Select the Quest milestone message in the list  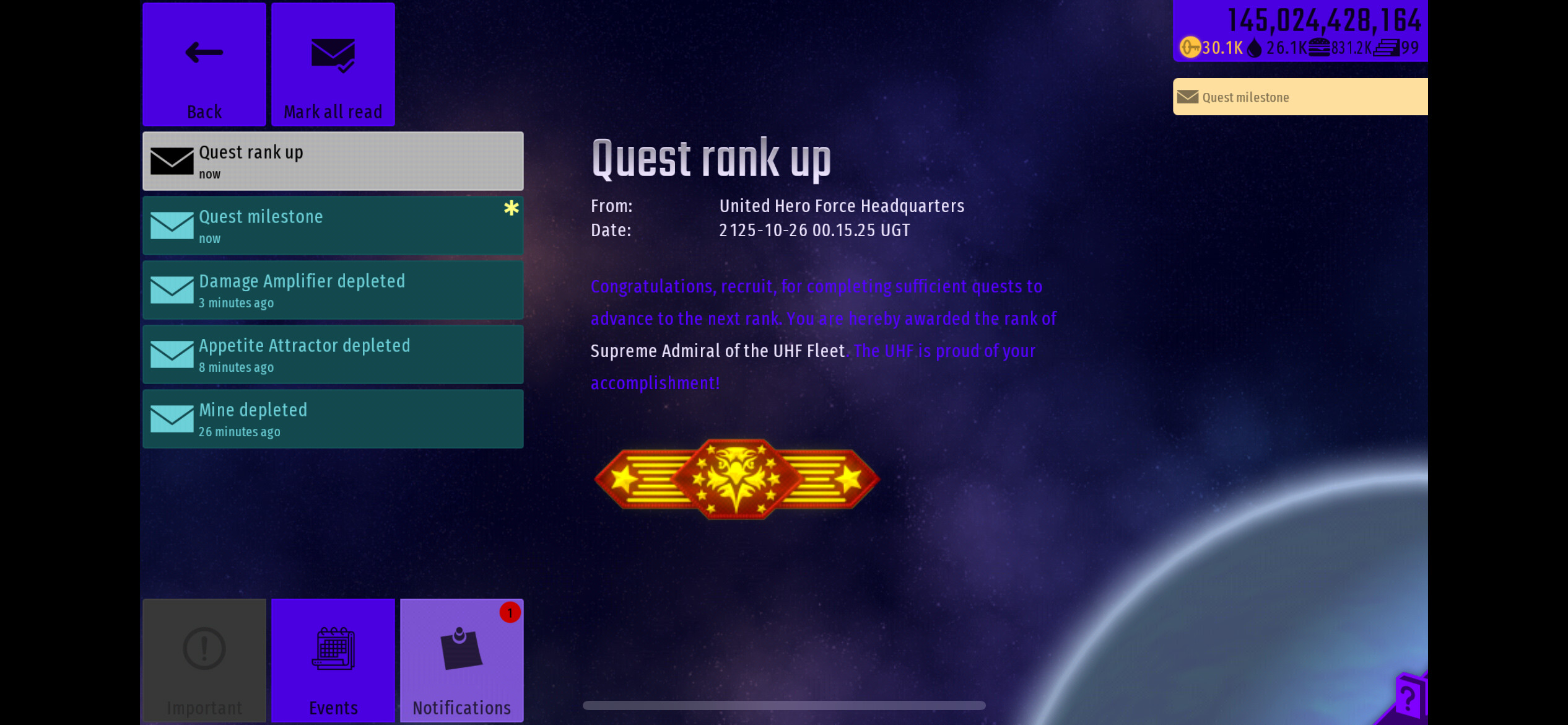point(333,226)
